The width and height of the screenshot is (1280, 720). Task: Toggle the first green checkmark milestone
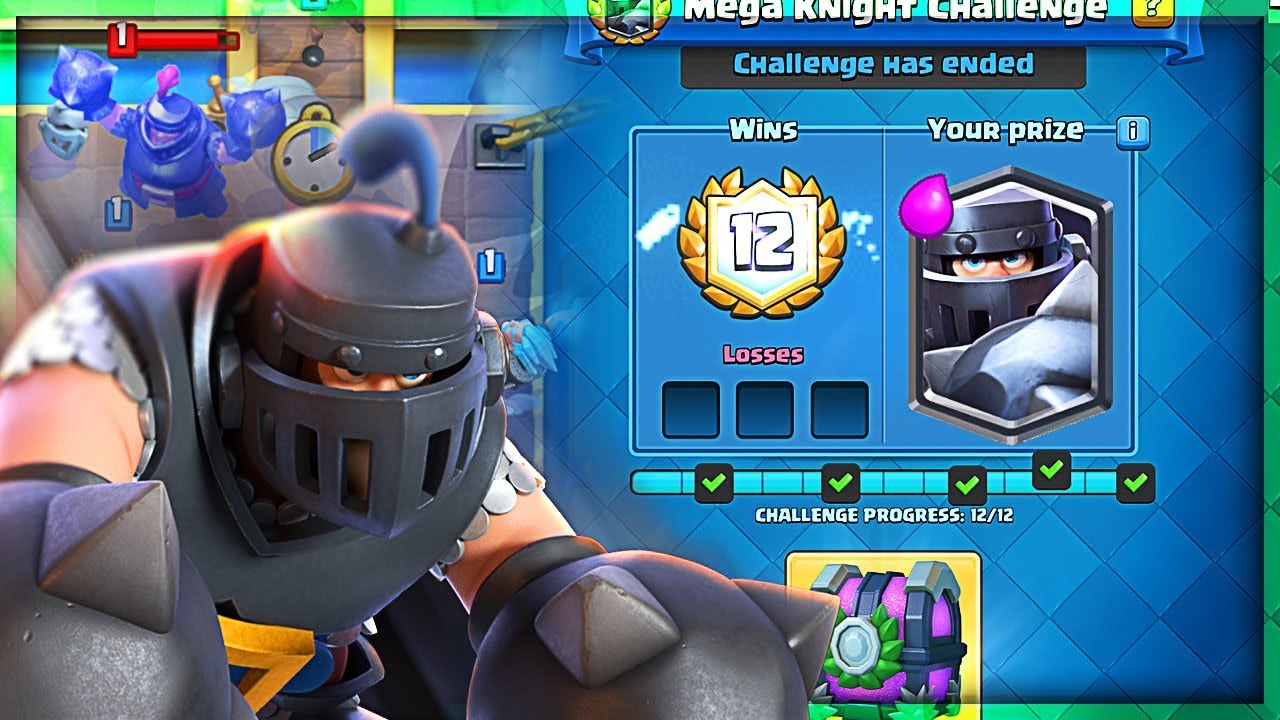coord(711,484)
